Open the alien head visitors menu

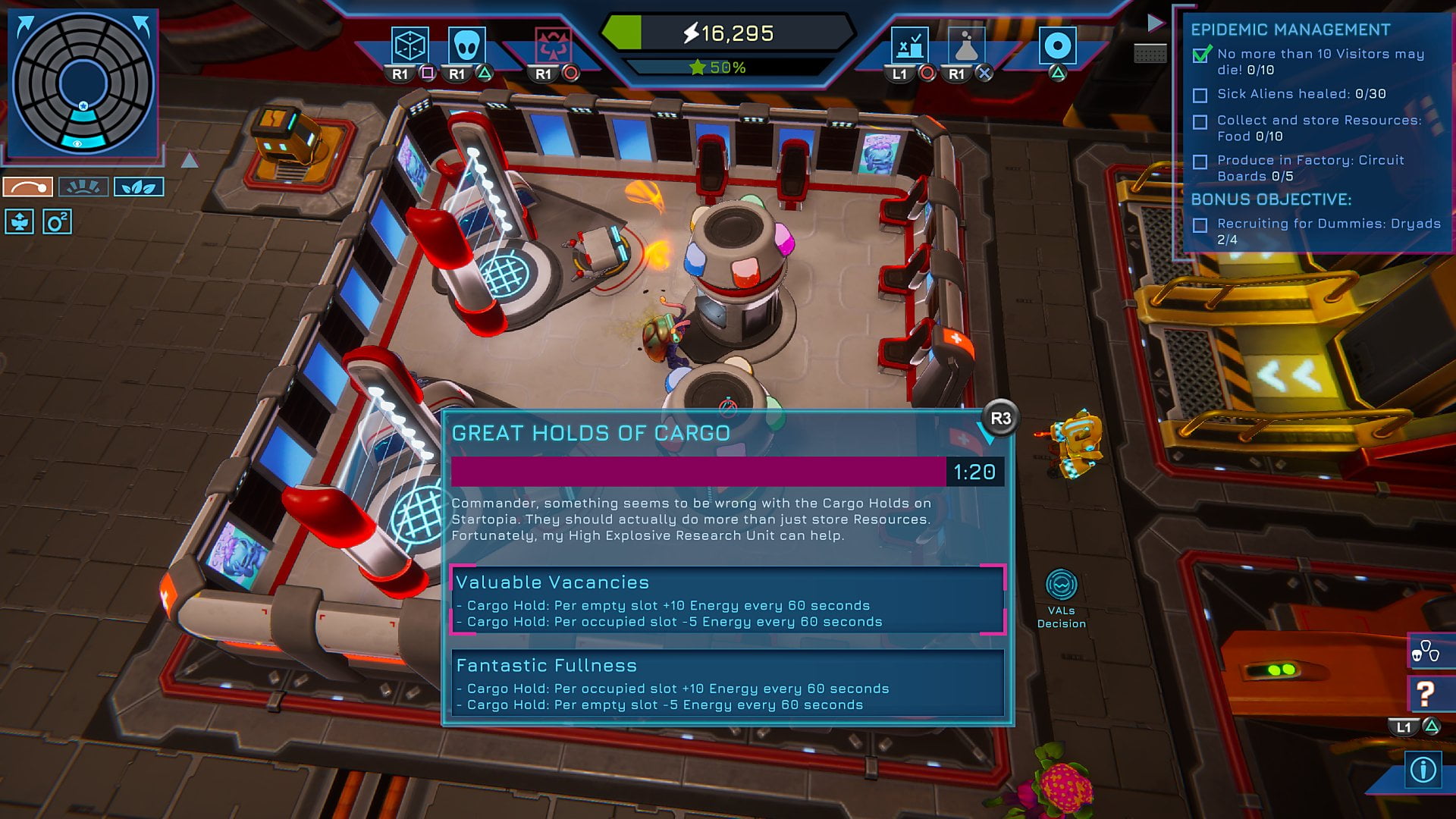(466, 45)
